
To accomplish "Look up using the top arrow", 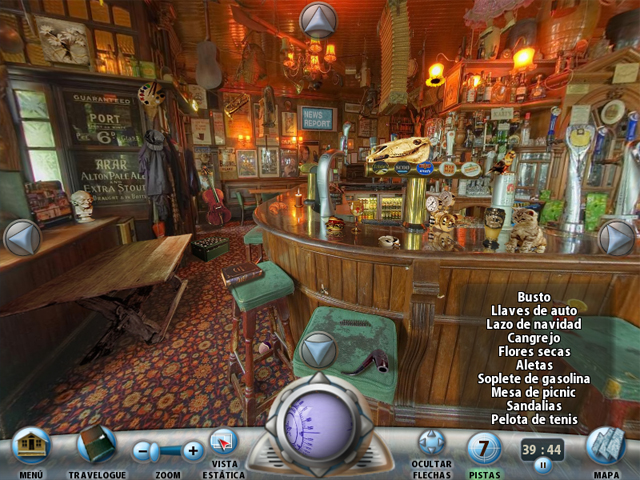I will point(318,19).
